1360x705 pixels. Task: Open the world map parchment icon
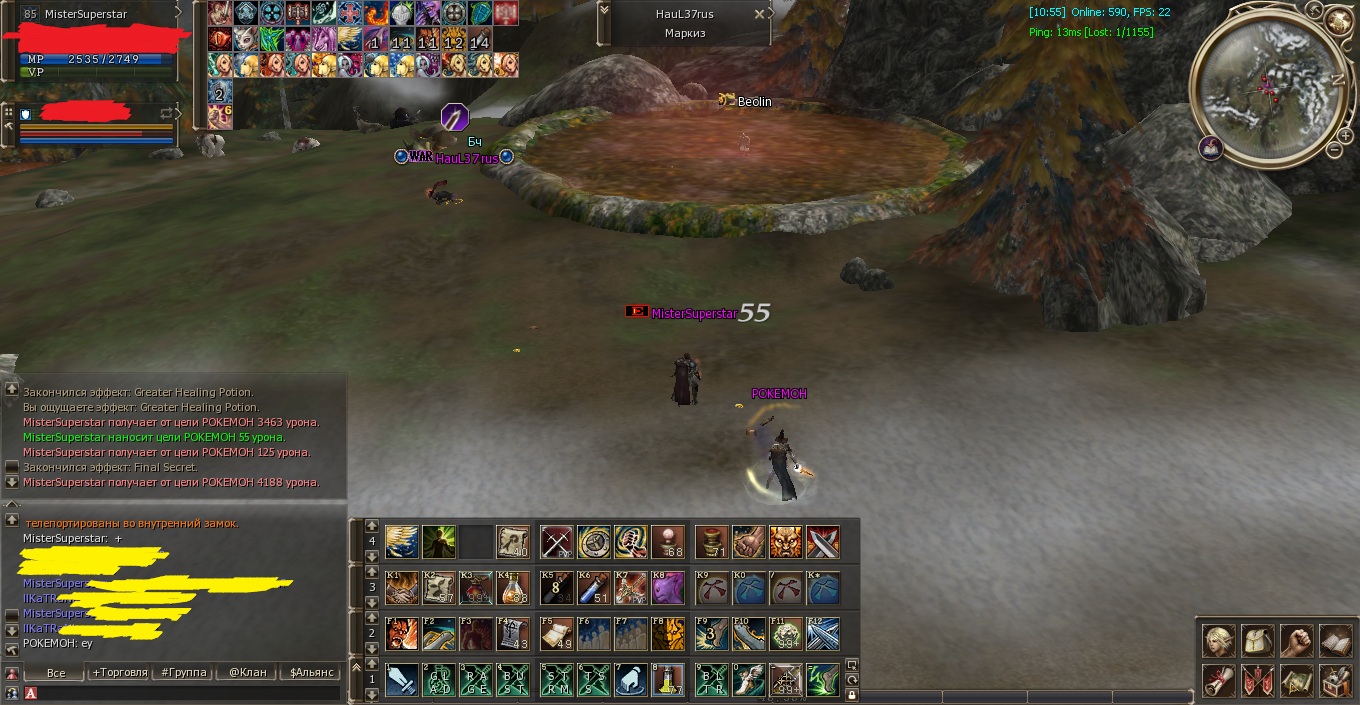pyautogui.click(x=1296, y=681)
